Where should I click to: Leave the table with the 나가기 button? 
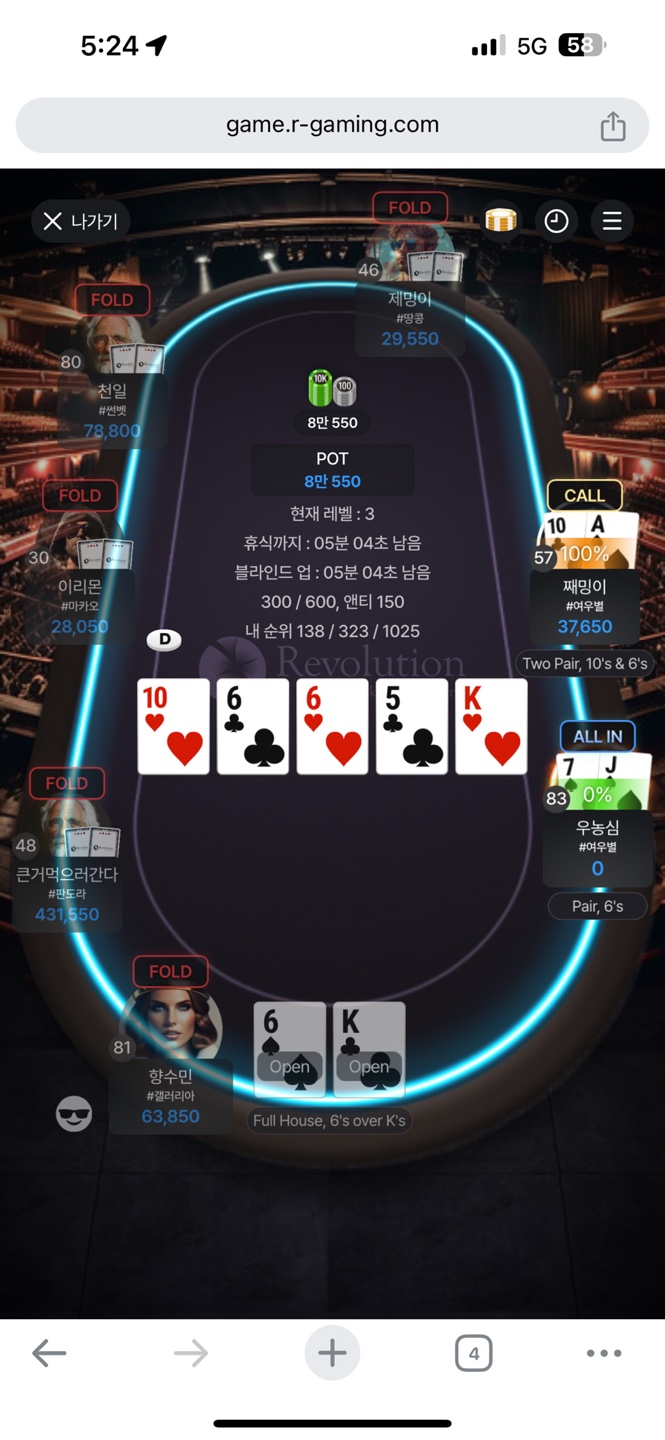coord(81,221)
